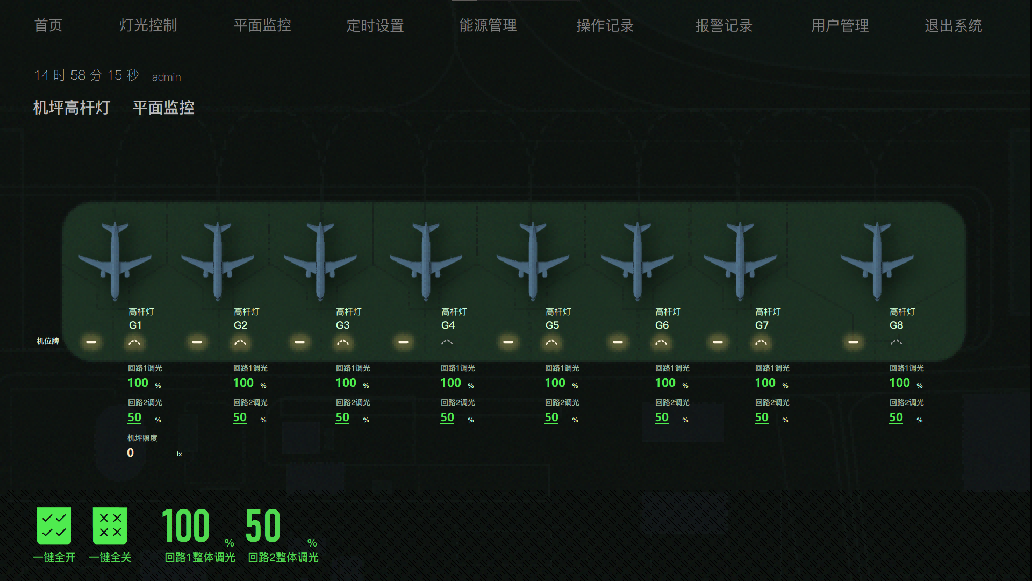Go to 用户管理
Viewport: 1032px width, 581px height.
[x=840, y=26]
